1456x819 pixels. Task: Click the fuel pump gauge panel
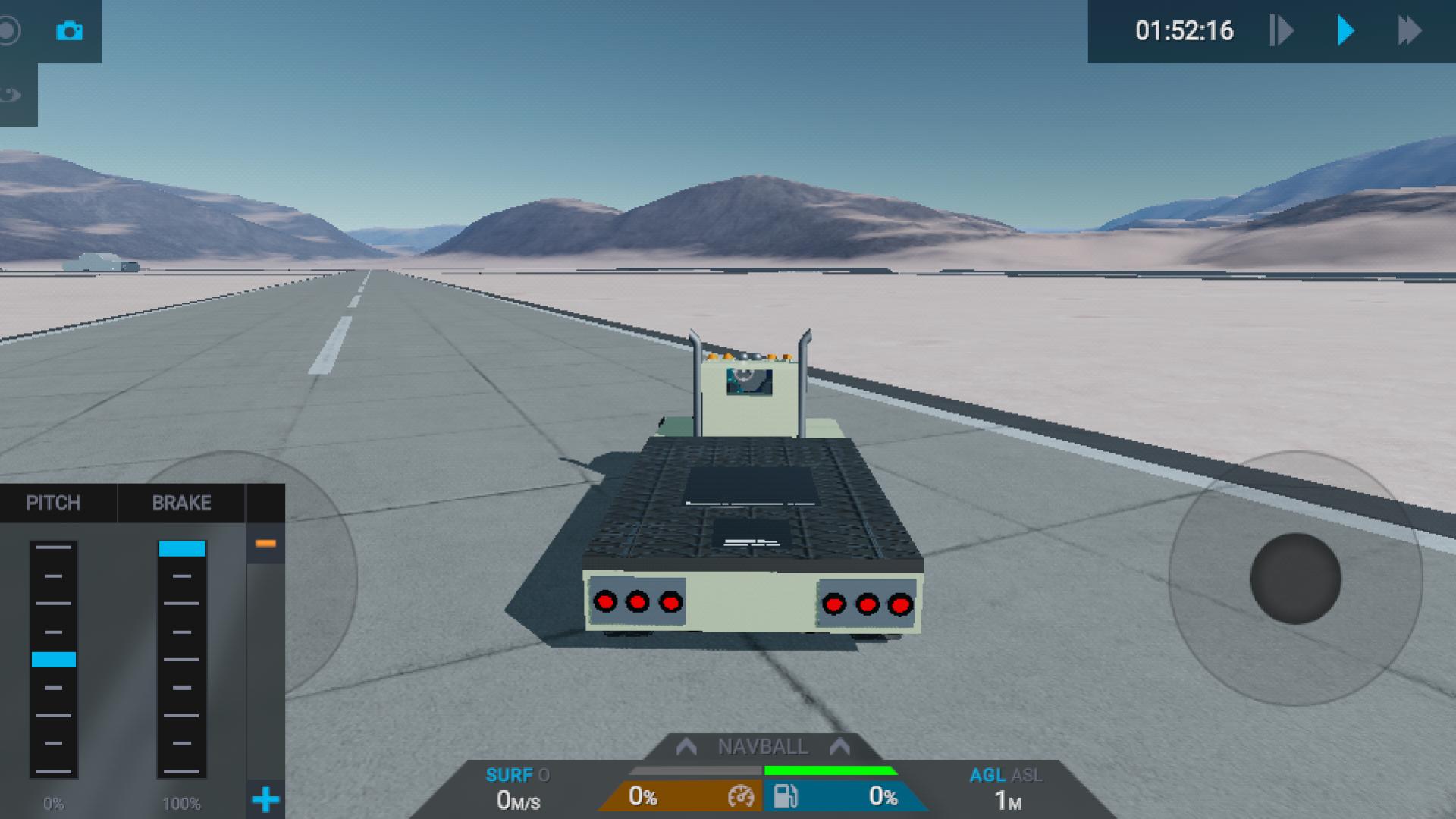[x=842, y=796]
